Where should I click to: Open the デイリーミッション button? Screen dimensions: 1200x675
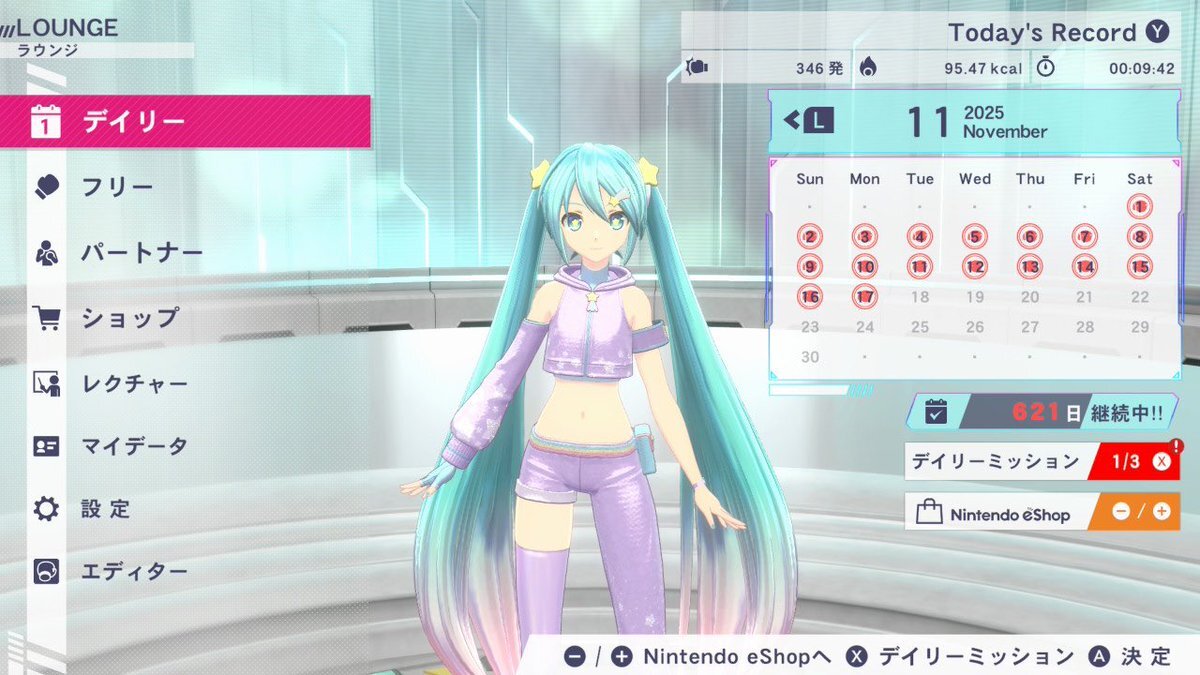(1041, 462)
